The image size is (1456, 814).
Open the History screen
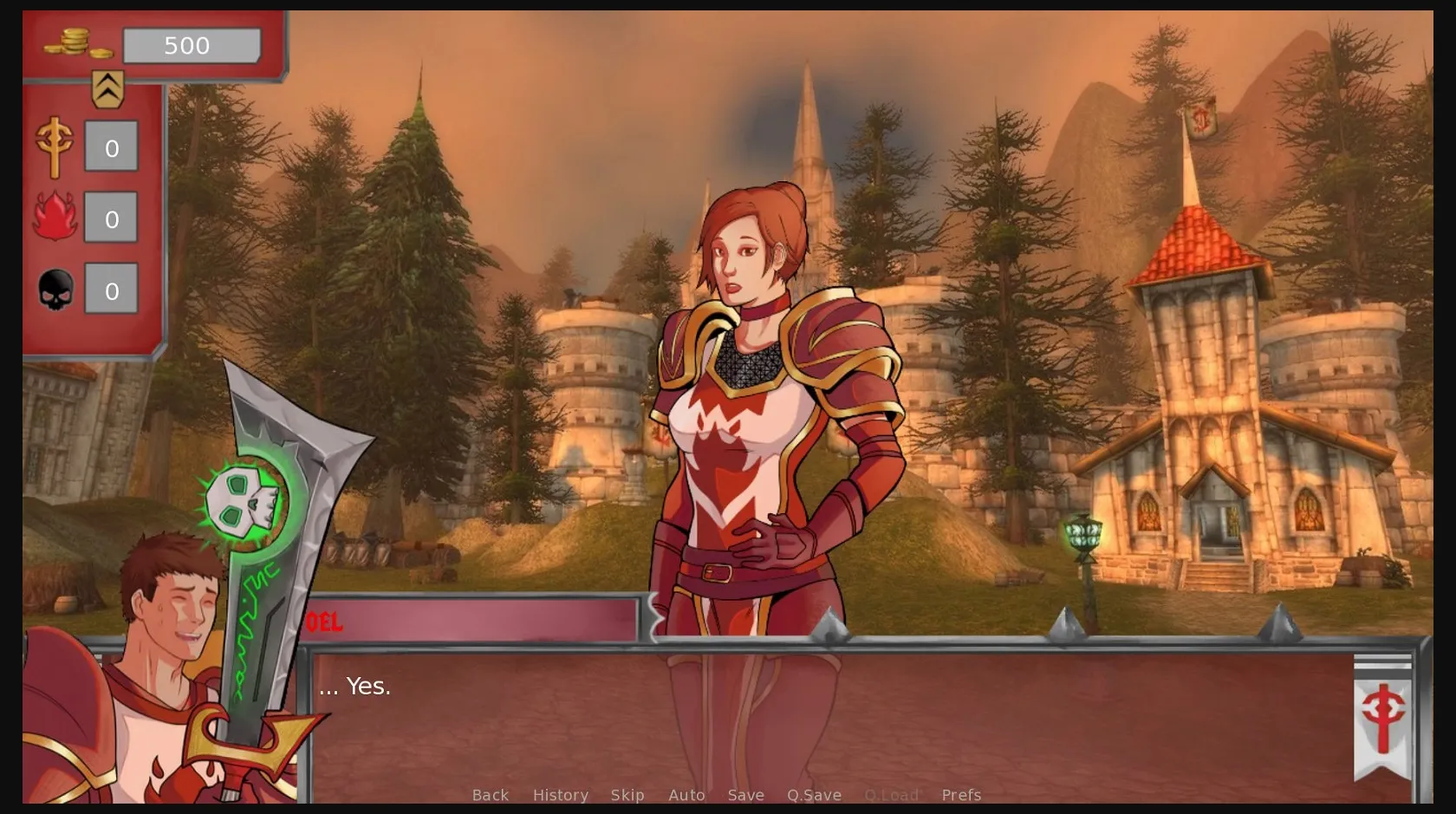[x=560, y=795]
